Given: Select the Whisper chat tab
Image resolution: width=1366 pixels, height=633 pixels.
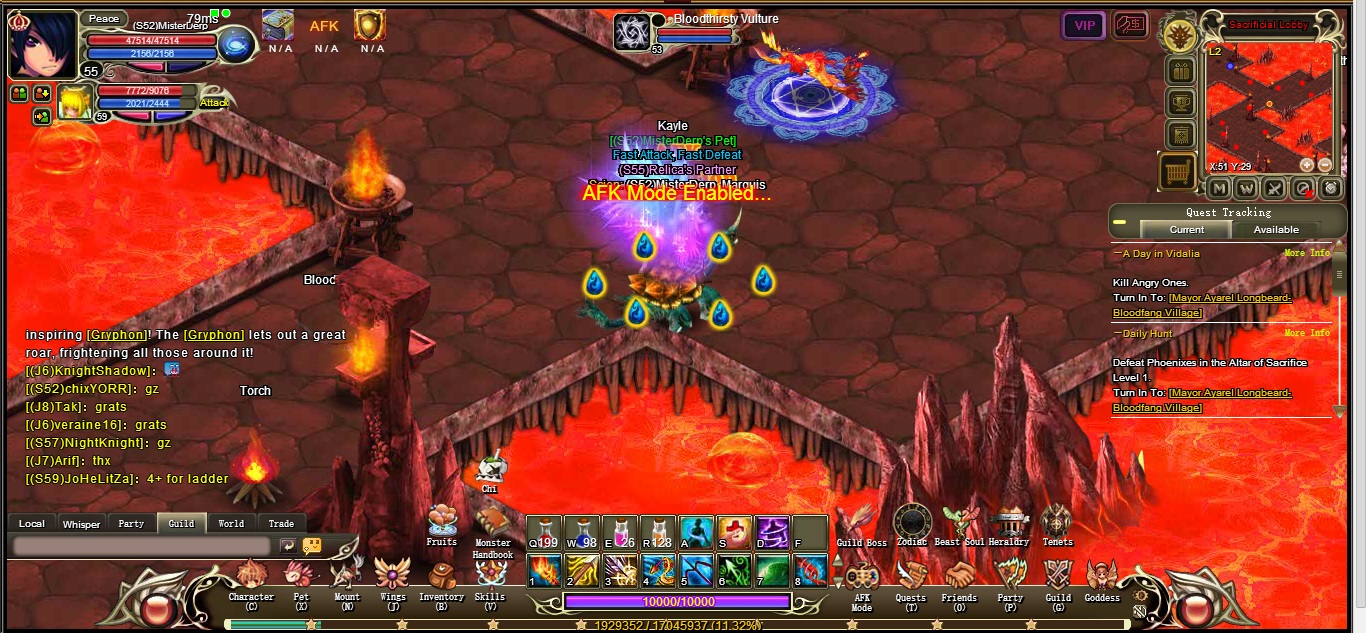Looking at the screenshot, I should (81, 523).
